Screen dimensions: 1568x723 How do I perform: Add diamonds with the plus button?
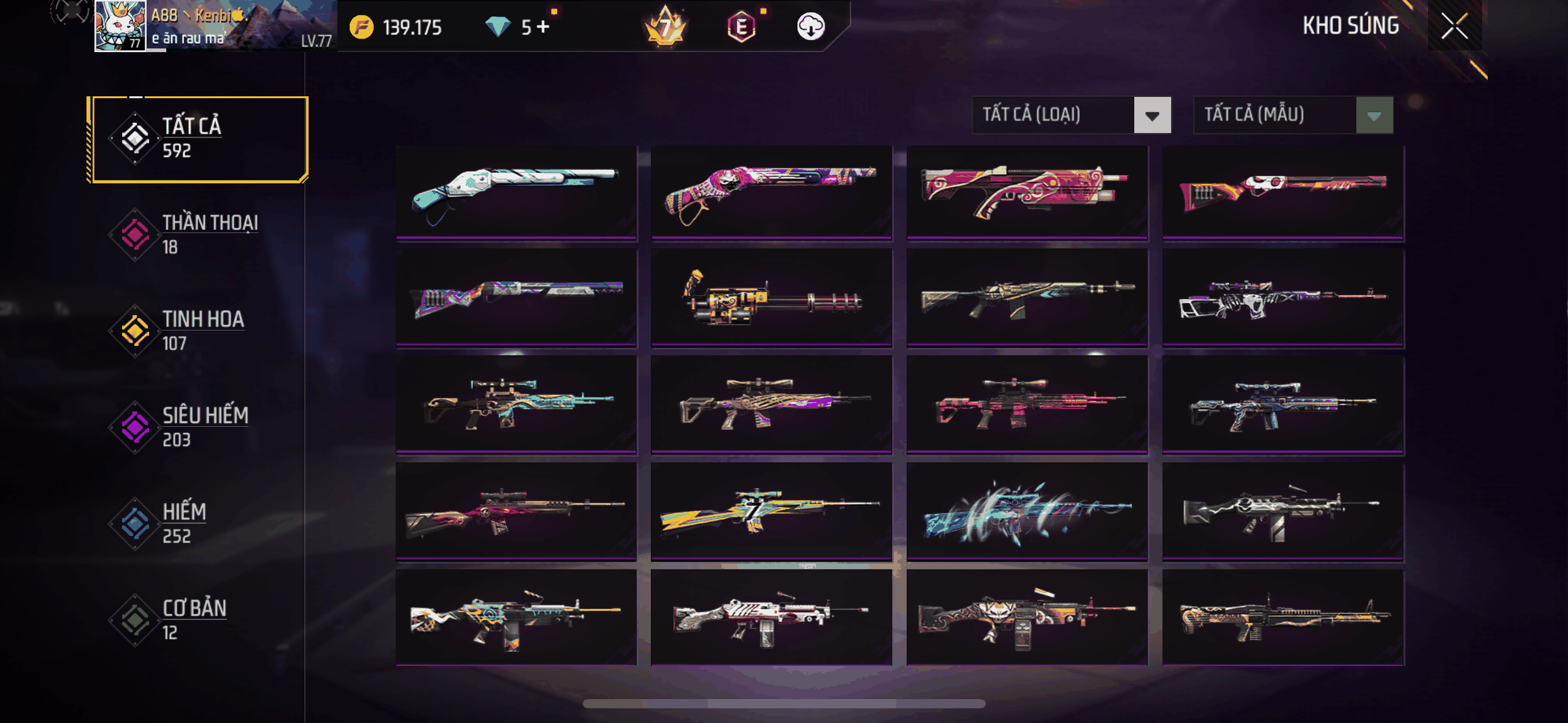tap(543, 26)
